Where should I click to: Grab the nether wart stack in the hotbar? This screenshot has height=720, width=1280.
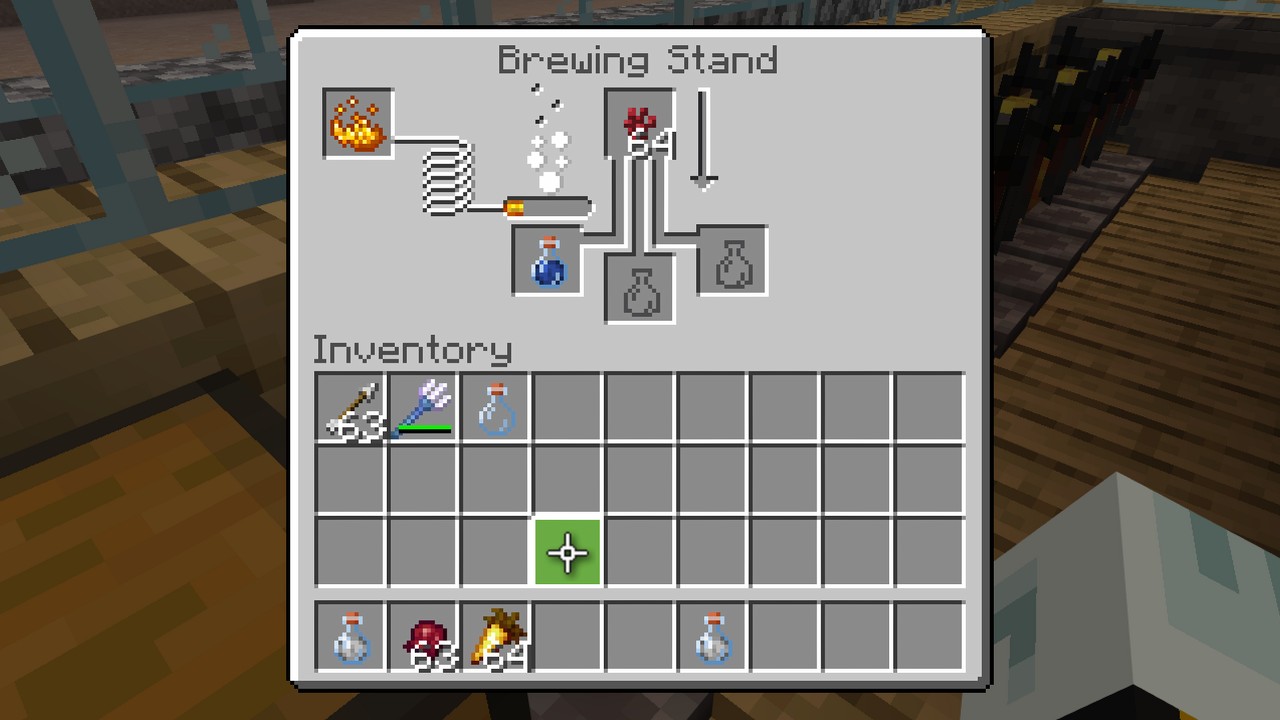(422, 637)
